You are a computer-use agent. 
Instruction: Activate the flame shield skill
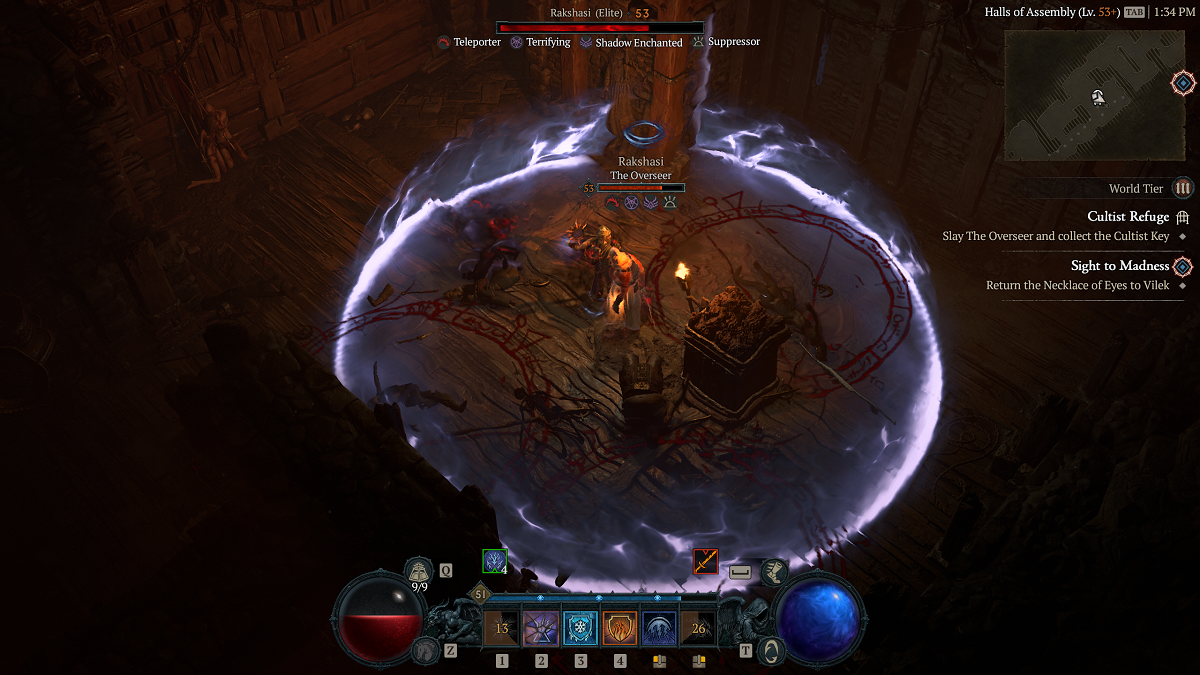pyautogui.click(x=620, y=629)
